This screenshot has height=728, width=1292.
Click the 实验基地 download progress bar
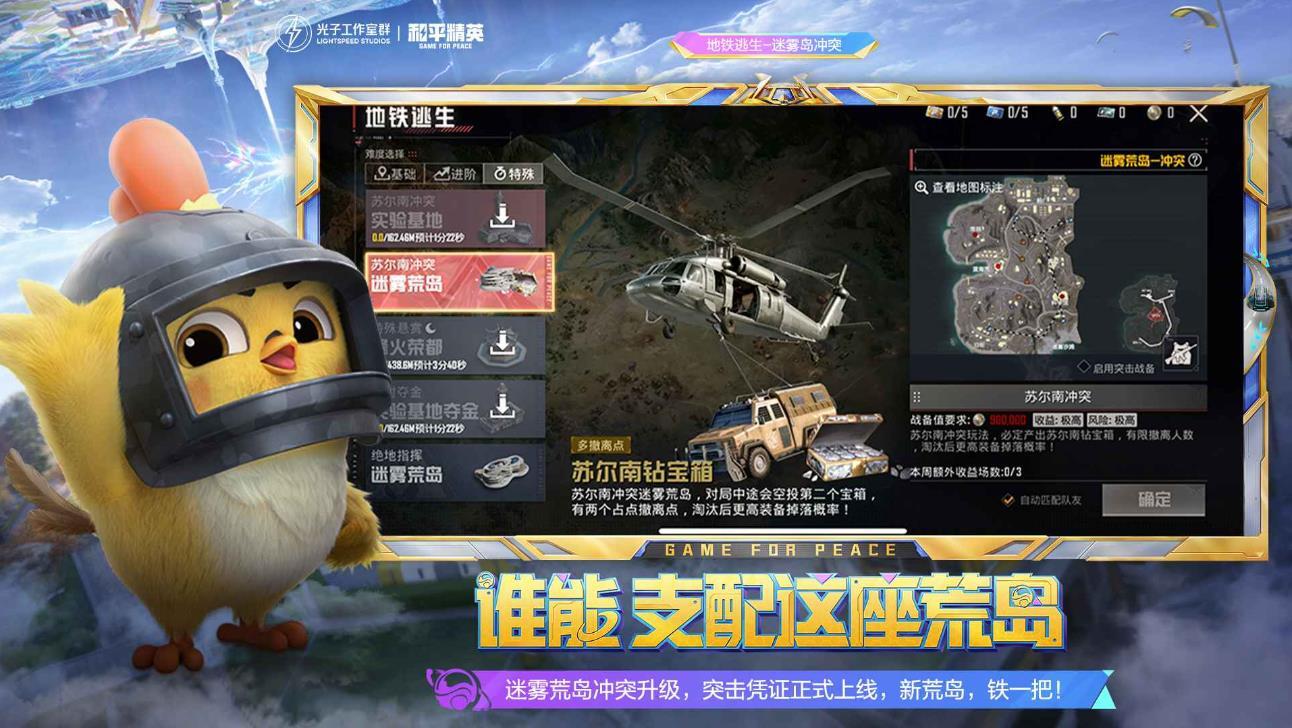click(x=420, y=238)
